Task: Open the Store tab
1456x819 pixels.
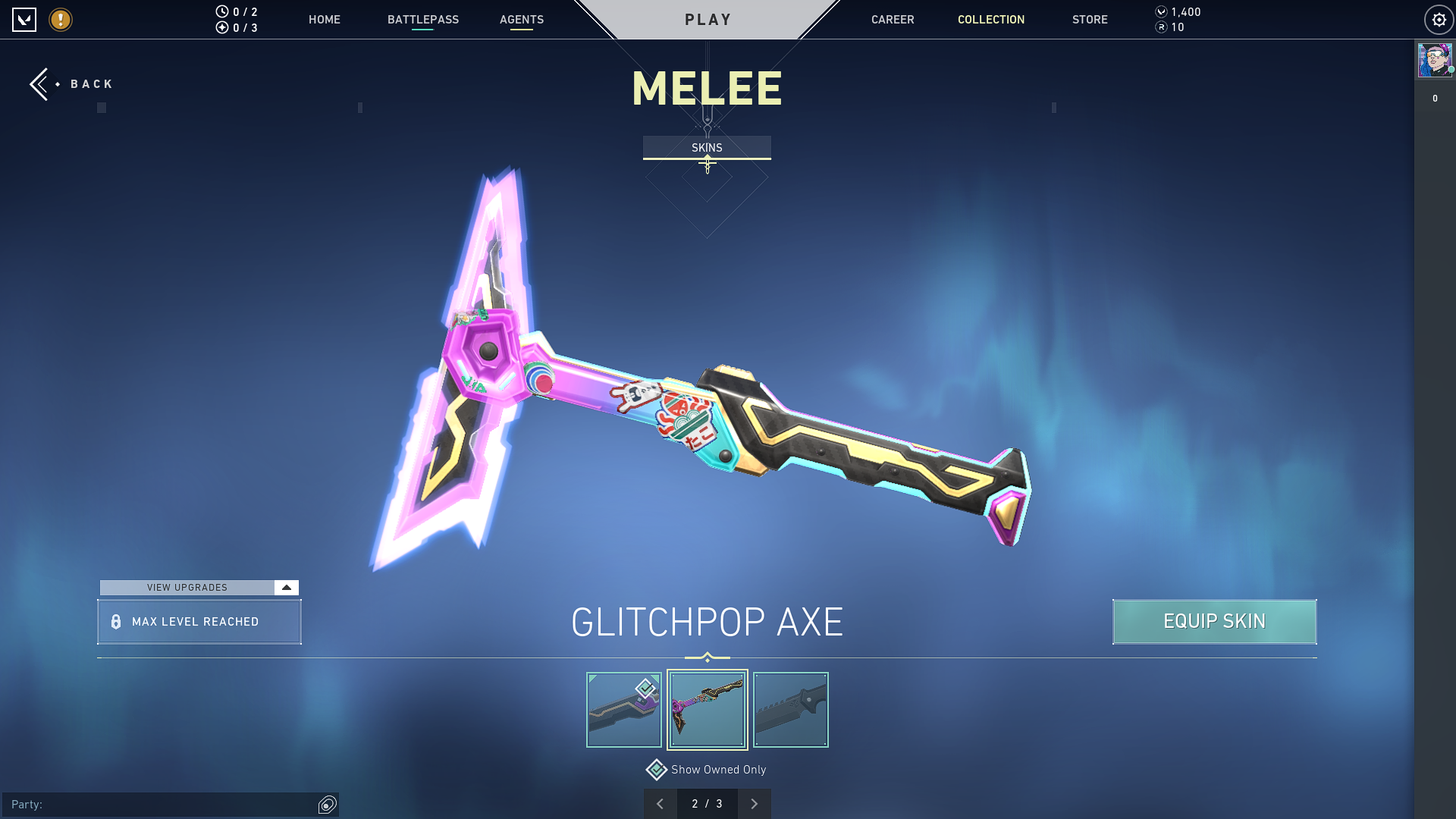Action: click(x=1090, y=20)
